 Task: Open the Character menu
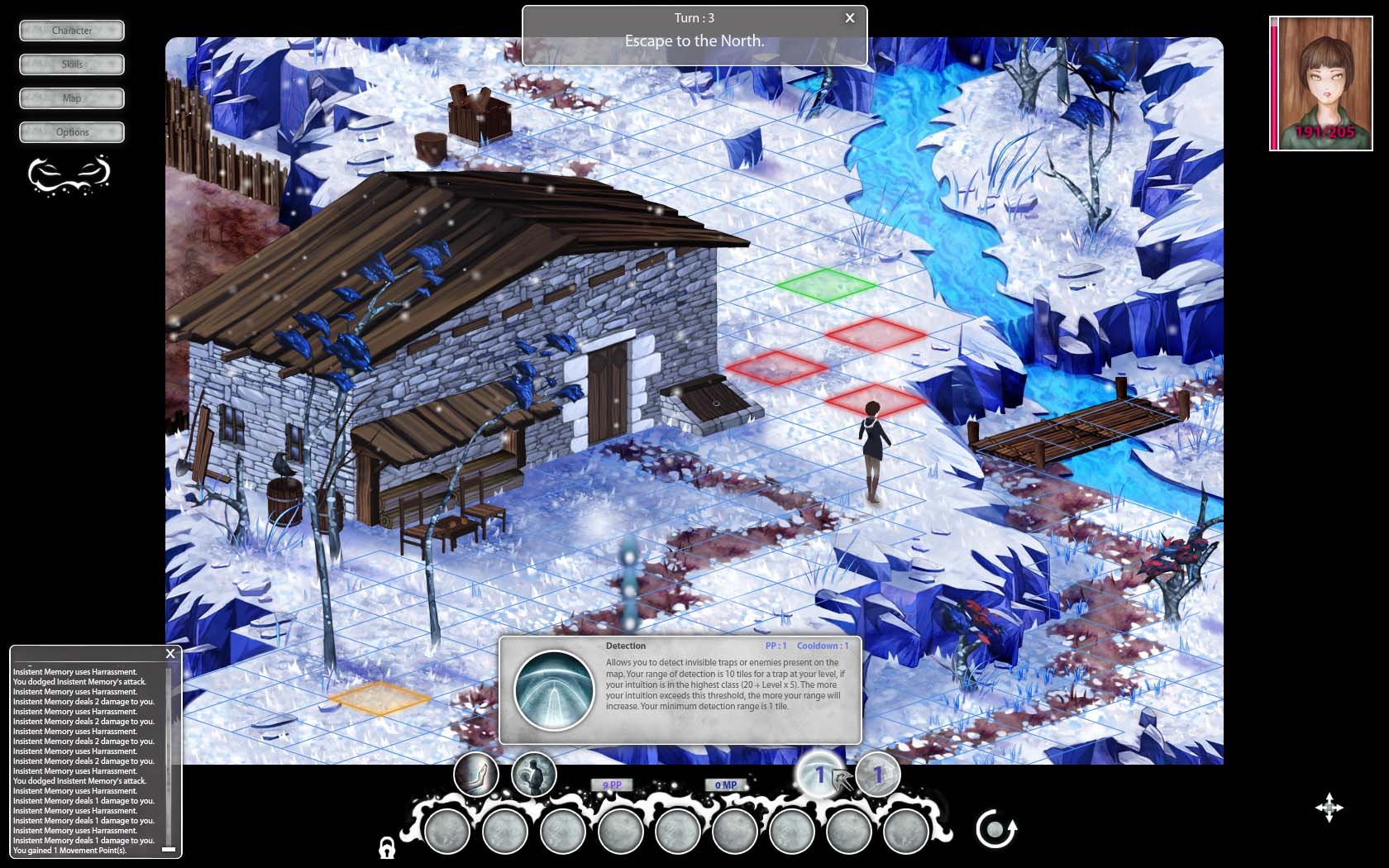[71, 31]
